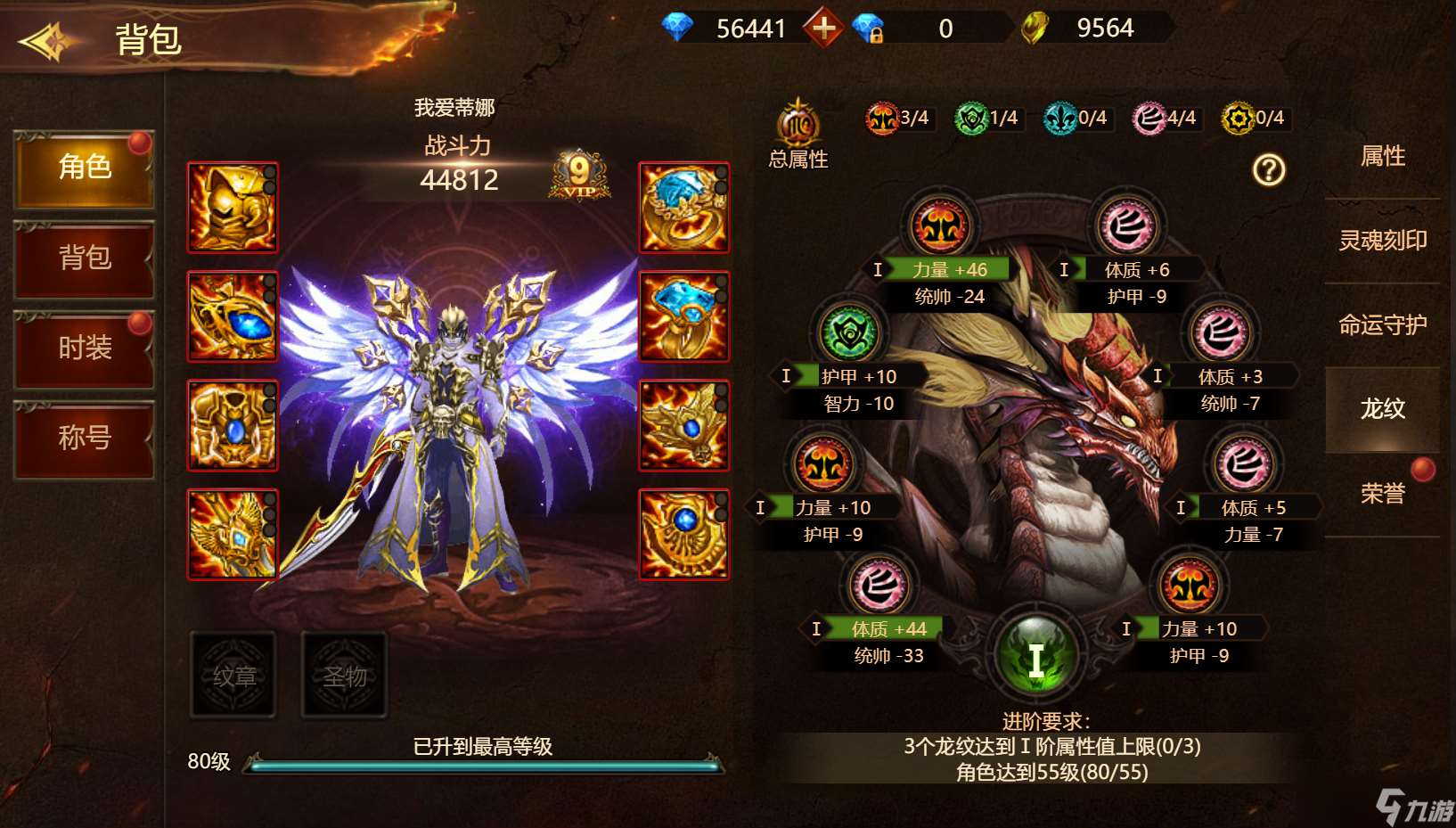Select the green 护甲 +10 dragon pattern node
This screenshot has height=828, width=1456.
(848, 332)
